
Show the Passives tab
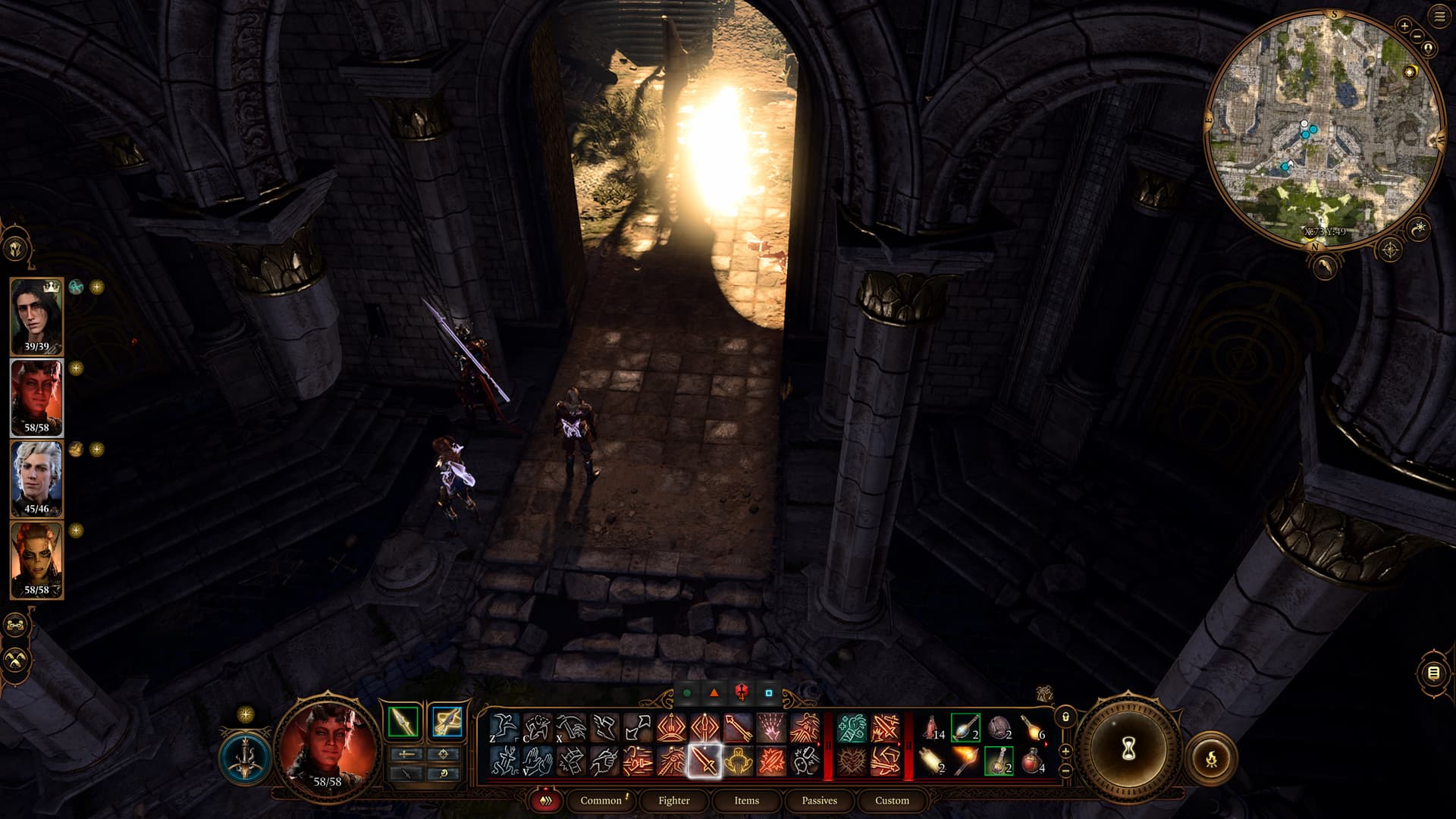(x=819, y=800)
